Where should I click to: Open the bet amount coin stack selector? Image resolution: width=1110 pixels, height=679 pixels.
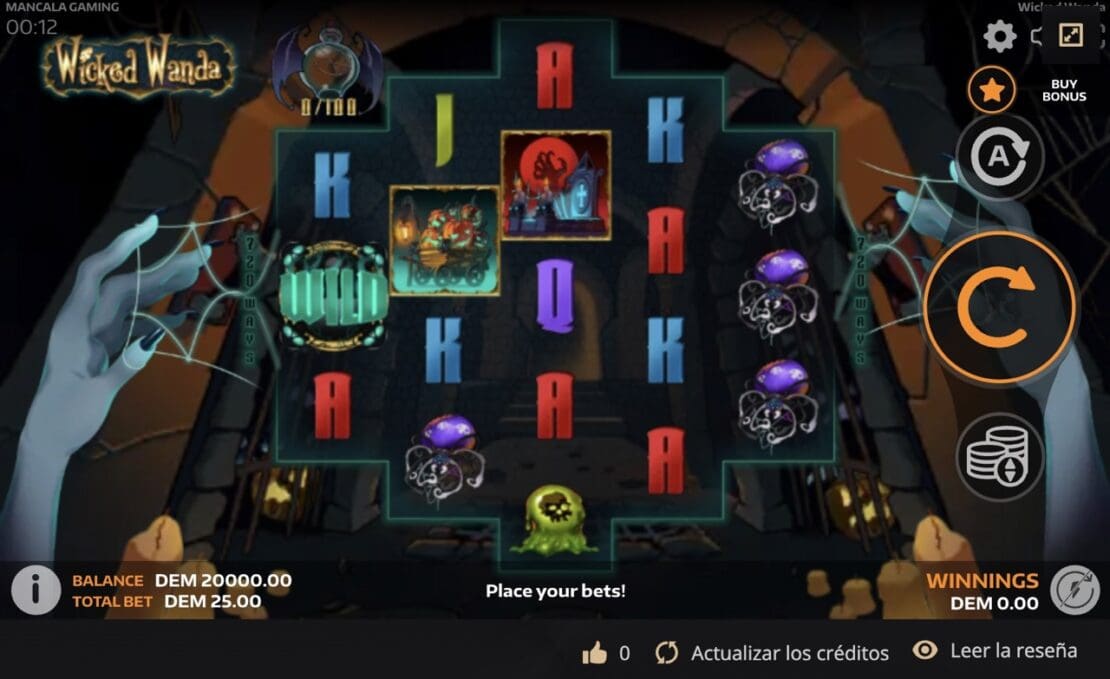click(x=1000, y=457)
